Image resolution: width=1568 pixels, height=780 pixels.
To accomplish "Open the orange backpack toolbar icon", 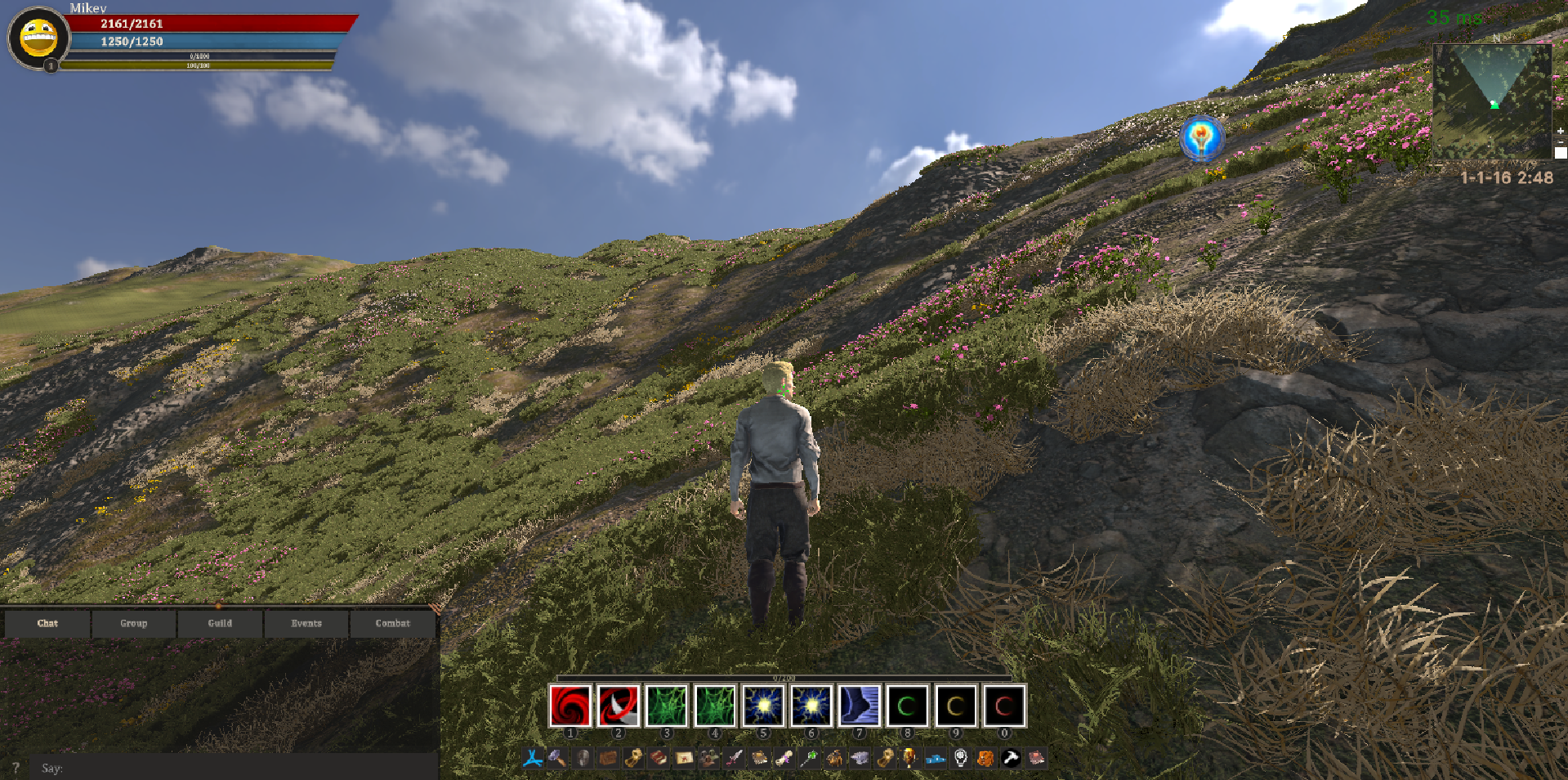I will click(985, 758).
